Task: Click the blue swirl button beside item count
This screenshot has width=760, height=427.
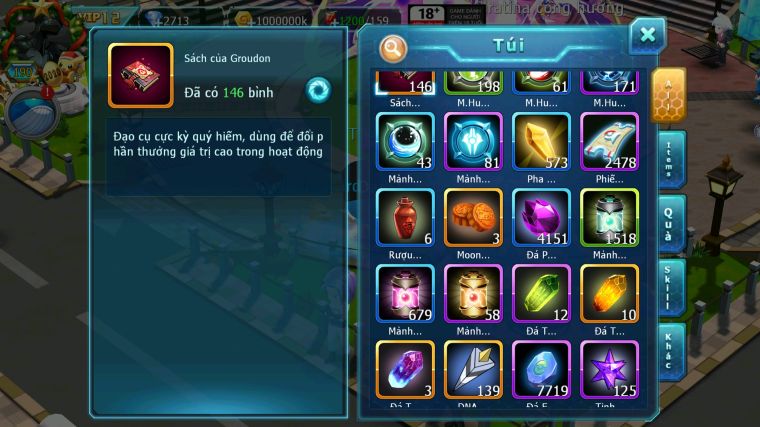Action: 318,89
